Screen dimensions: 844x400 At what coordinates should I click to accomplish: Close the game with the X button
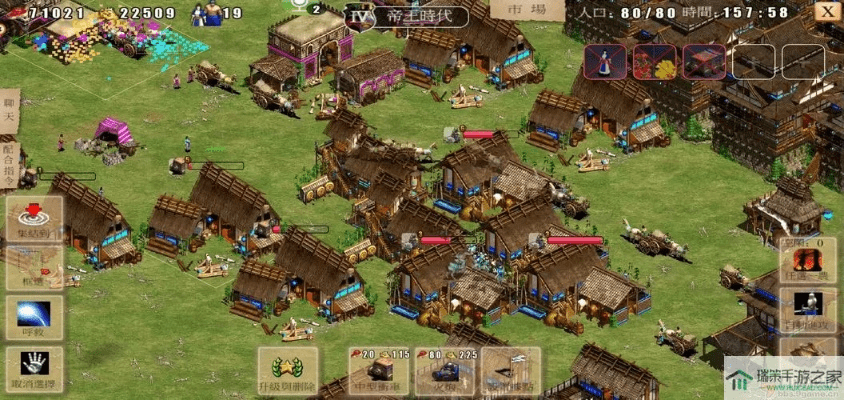826,11
